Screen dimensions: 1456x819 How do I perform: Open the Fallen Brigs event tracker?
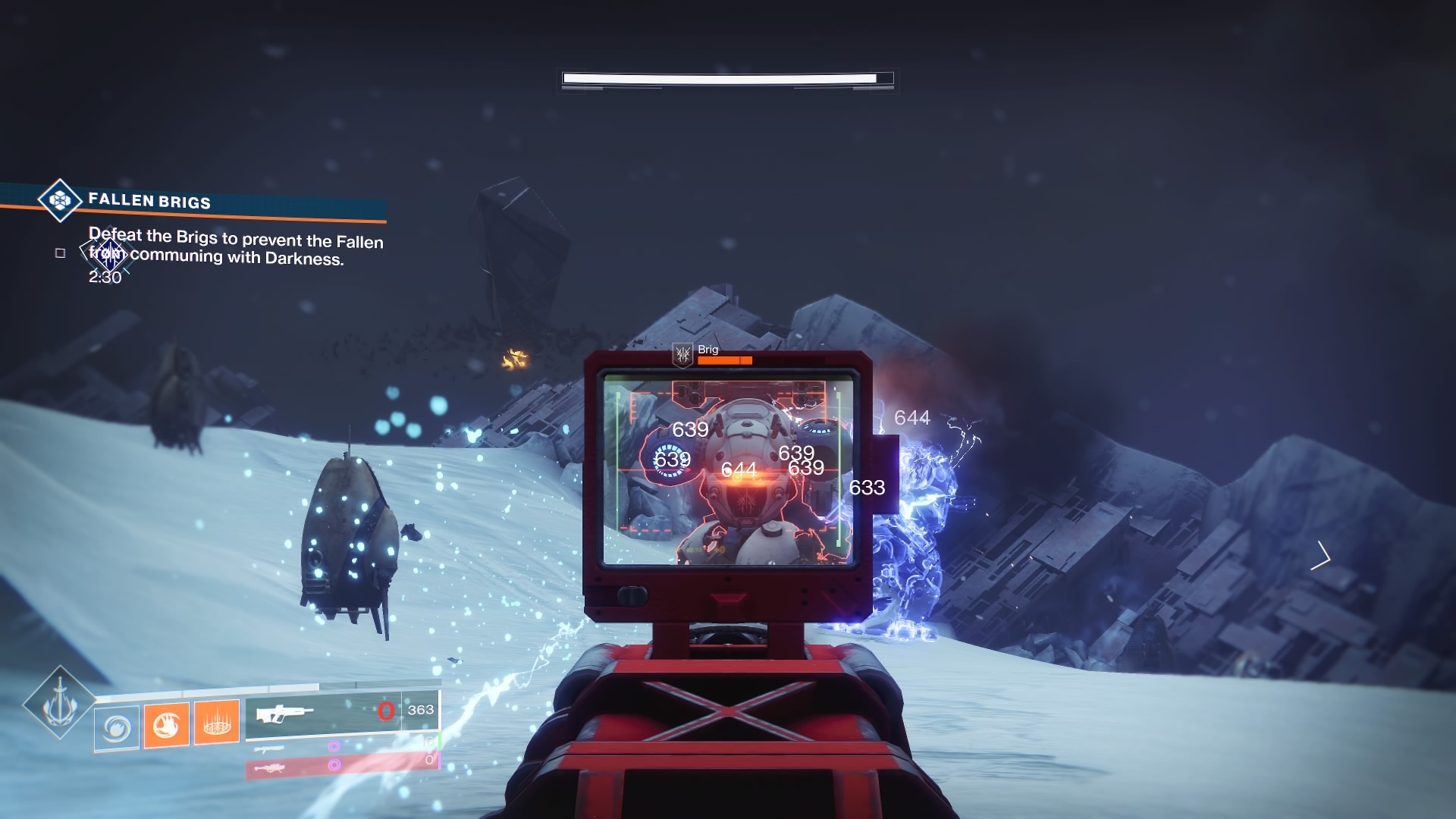click(x=60, y=199)
